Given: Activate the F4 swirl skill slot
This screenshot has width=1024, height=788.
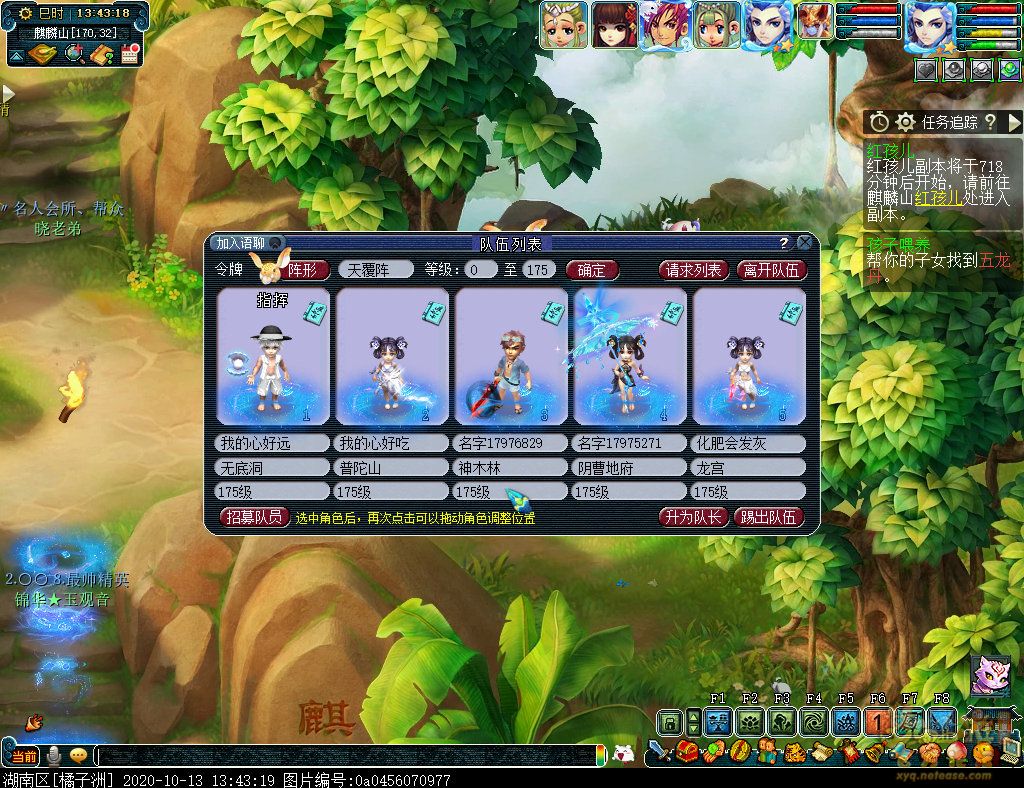Looking at the screenshot, I should point(813,722).
